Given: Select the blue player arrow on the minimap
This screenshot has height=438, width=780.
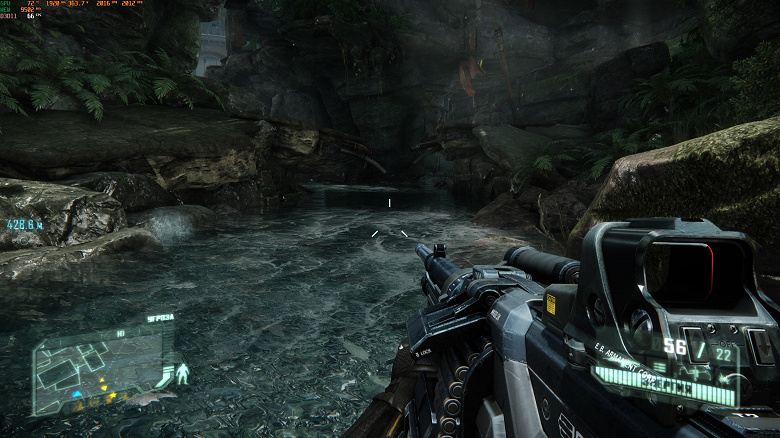Looking at the screenshot, I should (76, 393).
